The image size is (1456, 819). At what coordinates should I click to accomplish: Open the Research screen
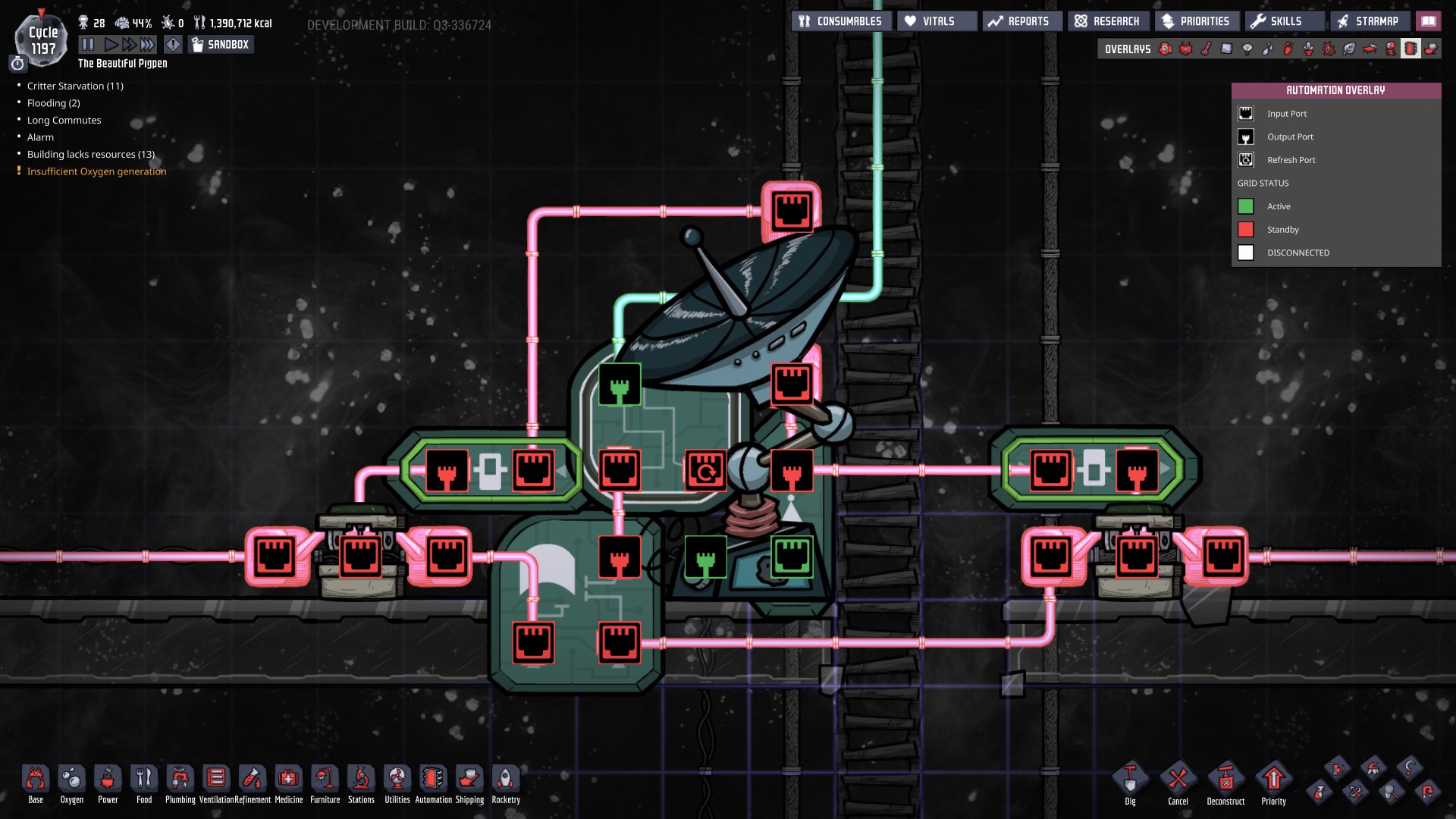click(1107, 20)
